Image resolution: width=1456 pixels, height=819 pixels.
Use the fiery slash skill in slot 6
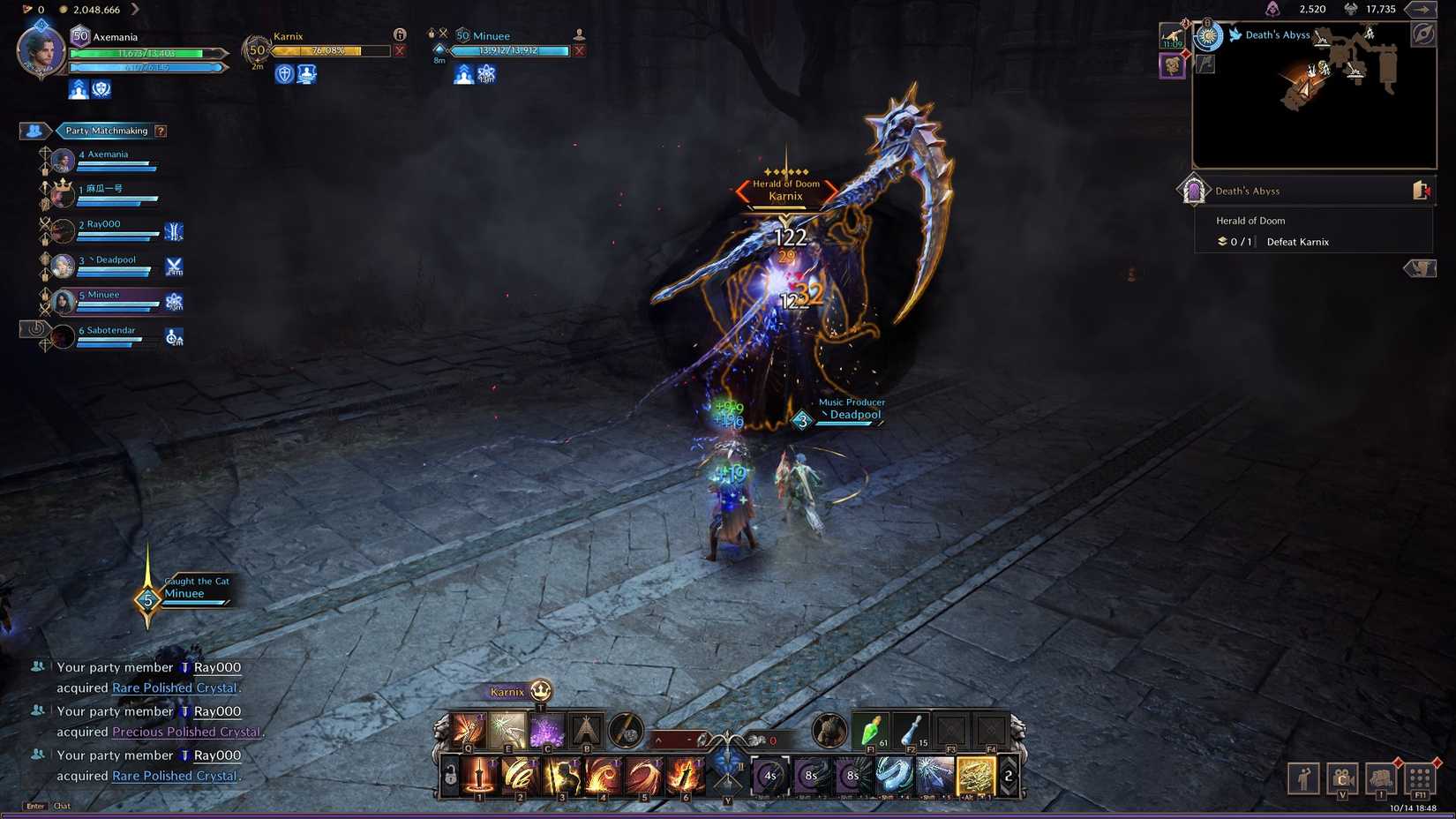point(687,777)
